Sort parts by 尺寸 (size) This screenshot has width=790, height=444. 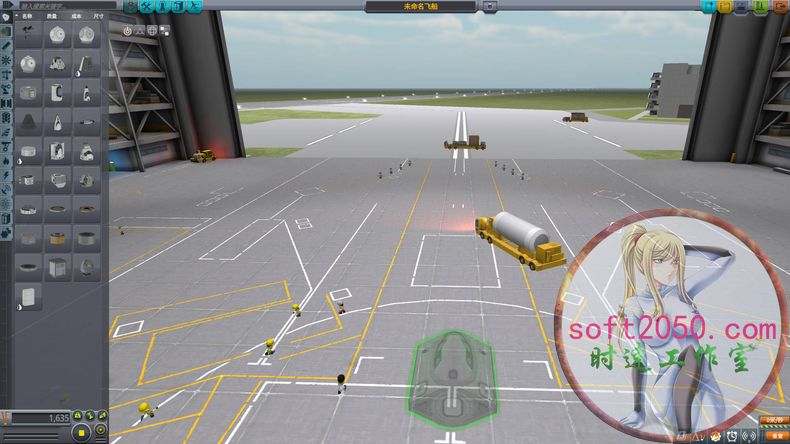tap(97, 17)
